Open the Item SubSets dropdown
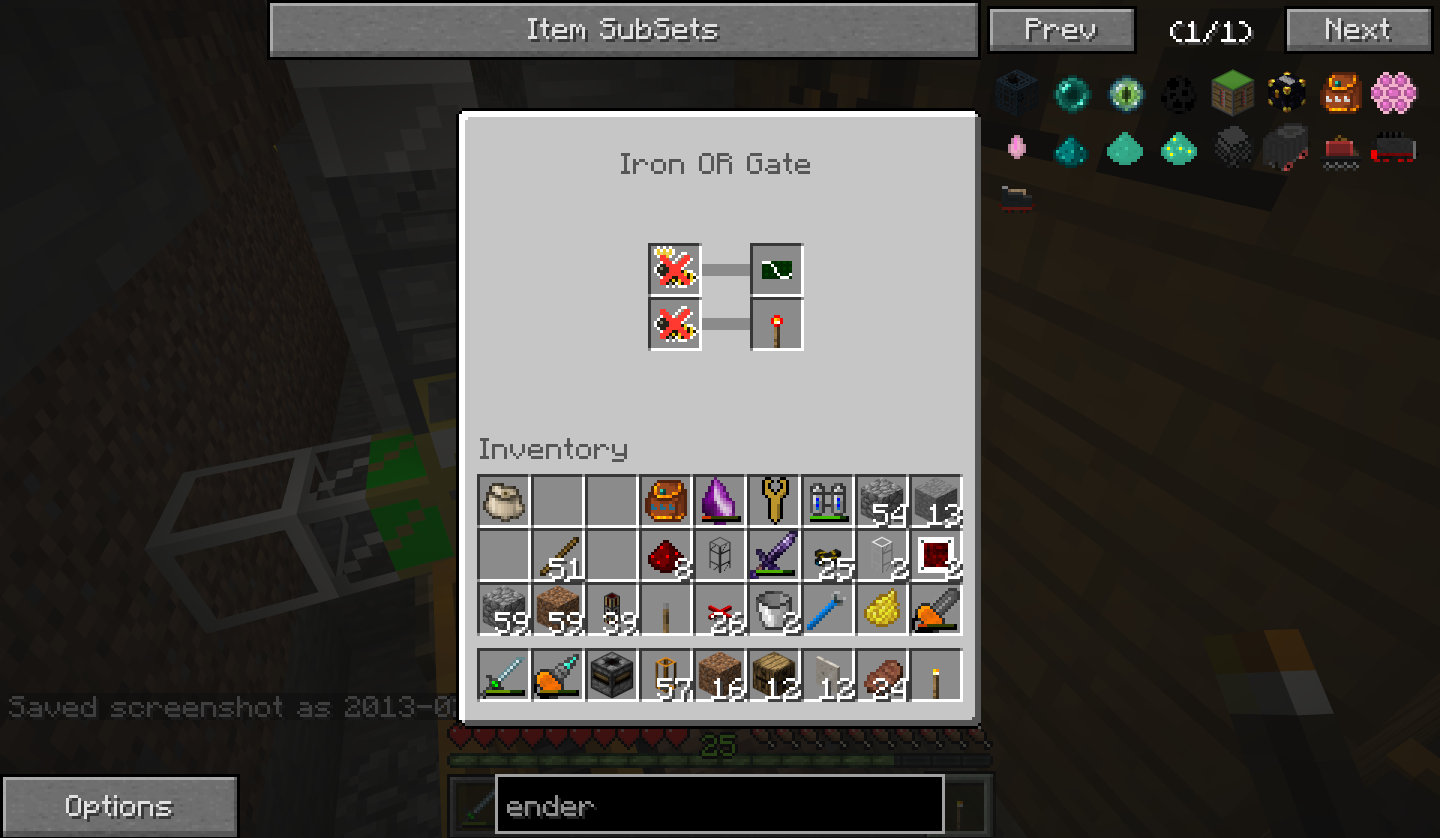Image resolution: width=1440 pixels, height=838 pixels. [623, 30]
